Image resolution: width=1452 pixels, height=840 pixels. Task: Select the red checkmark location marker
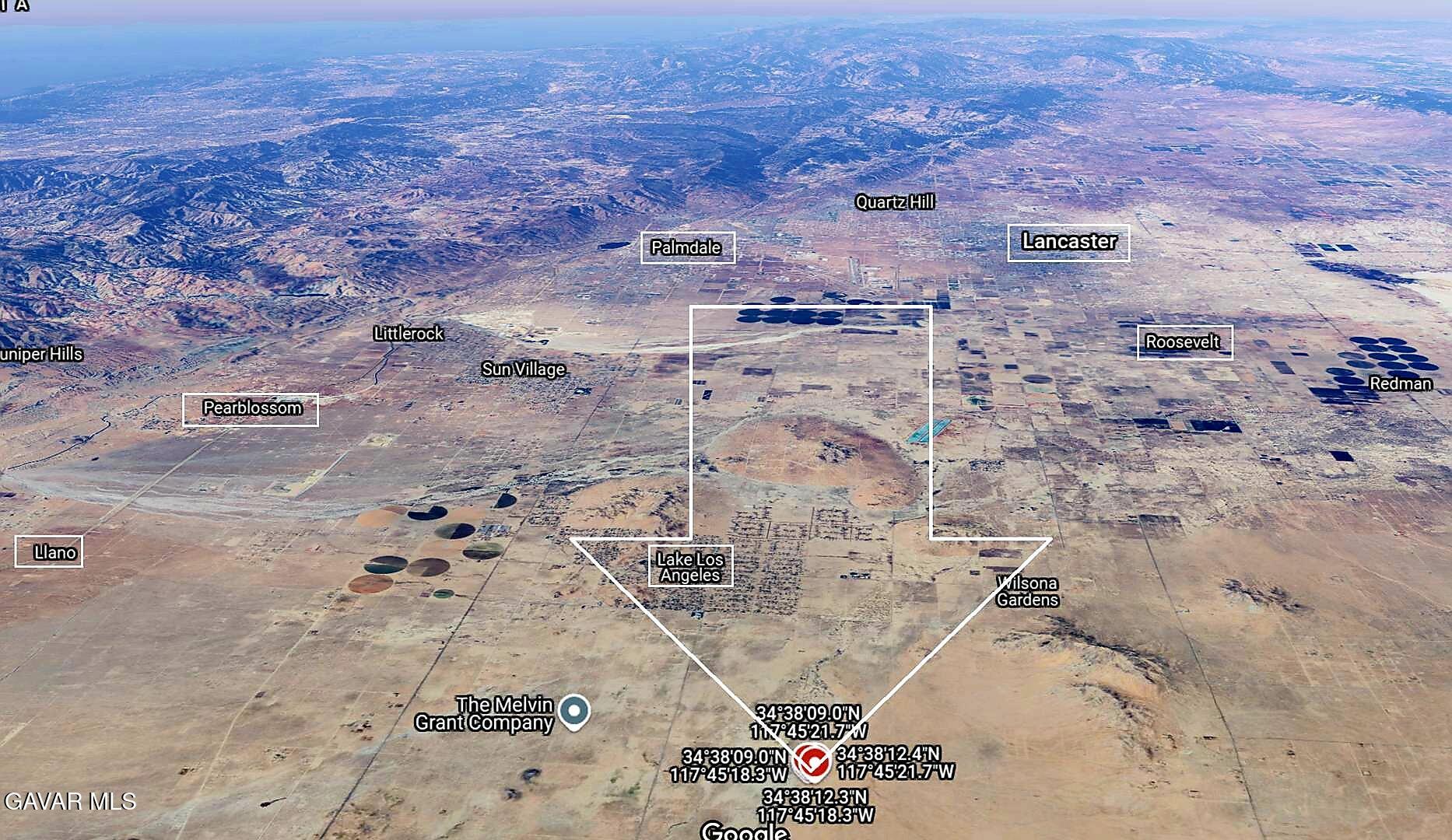(812, 761)
